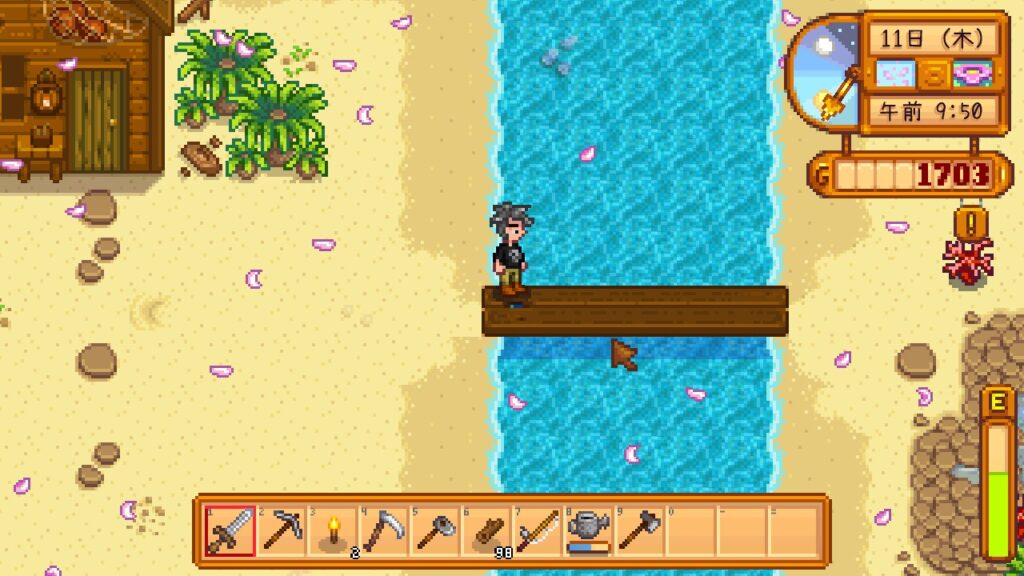The height and width of the screenshot is (576, 1024).
Task: Choose the axe in the hotbar
Action: [x=641, y=531]
